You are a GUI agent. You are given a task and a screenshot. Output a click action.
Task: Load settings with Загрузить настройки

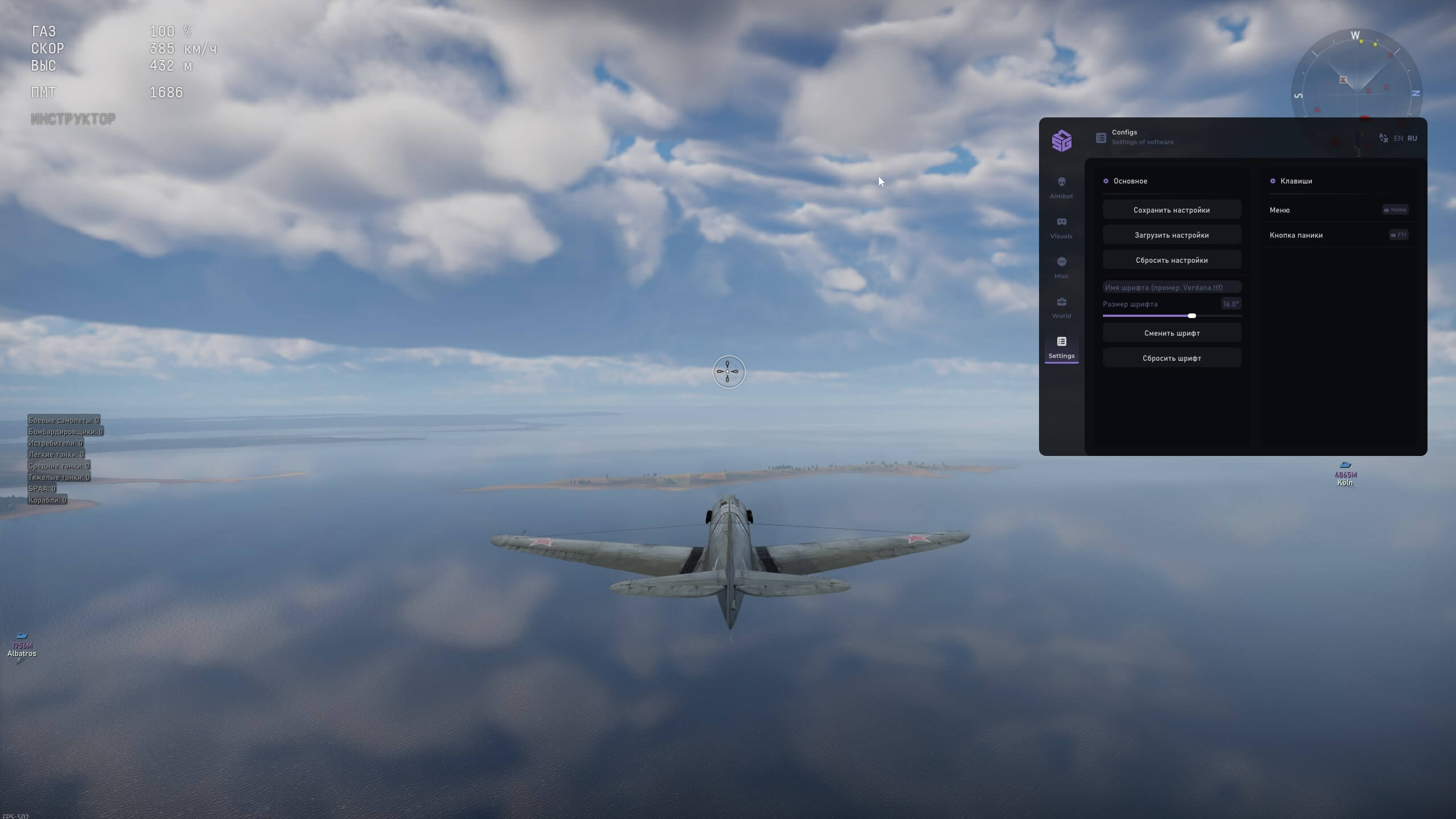point(1171,235)
